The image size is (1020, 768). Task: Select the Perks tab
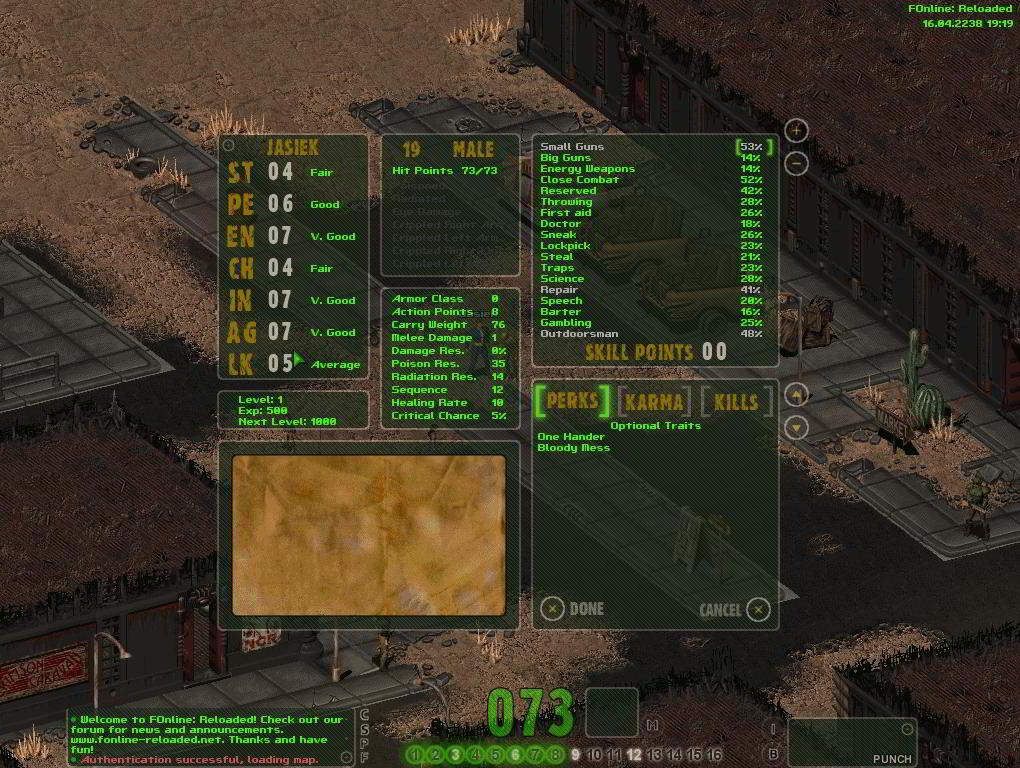point(572,402)
